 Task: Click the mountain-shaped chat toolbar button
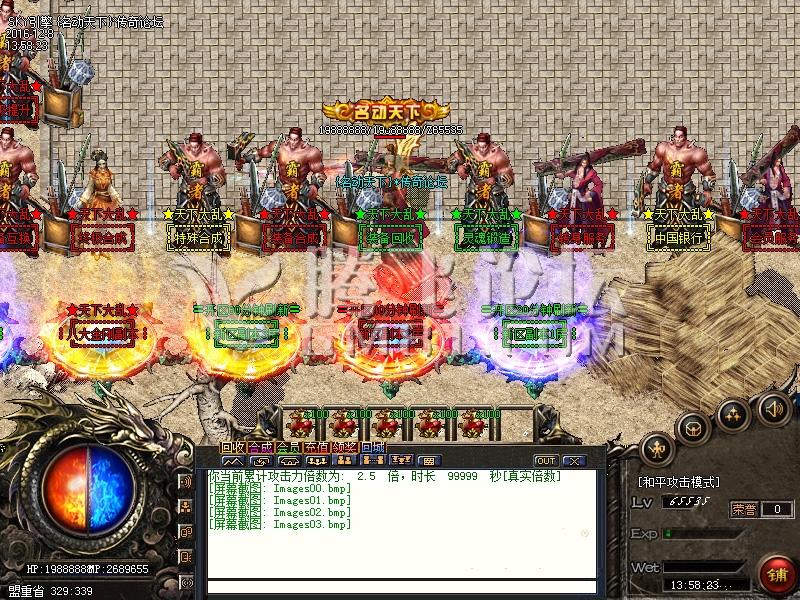coord(233,461)
